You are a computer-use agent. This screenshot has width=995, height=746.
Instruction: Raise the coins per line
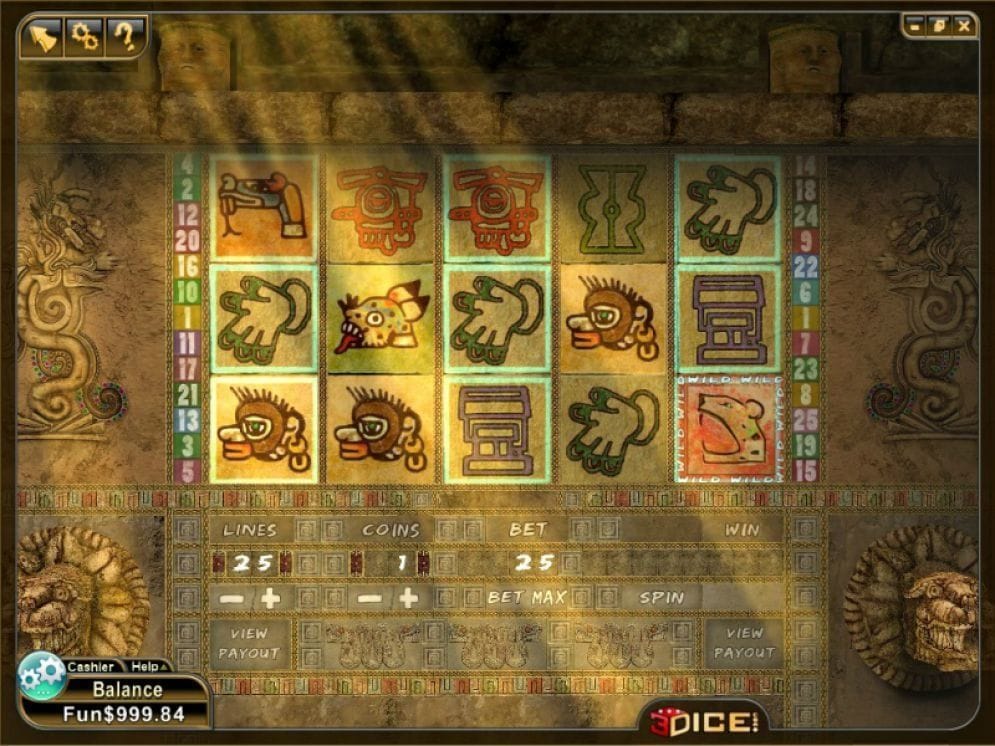coord(408,599)
